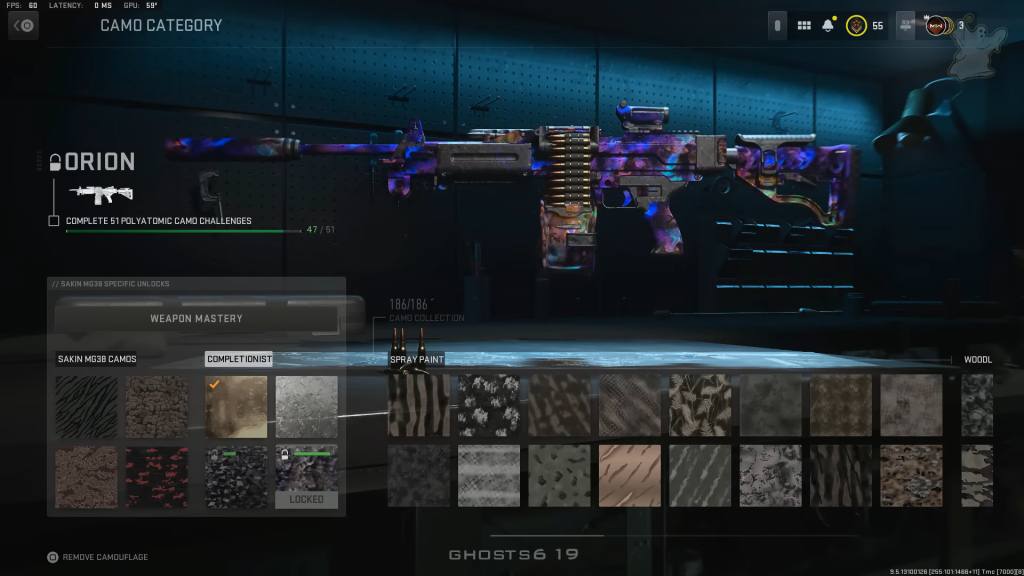Open the social party icon
Screen dimensions: 1024x576
tap(906, 26)
